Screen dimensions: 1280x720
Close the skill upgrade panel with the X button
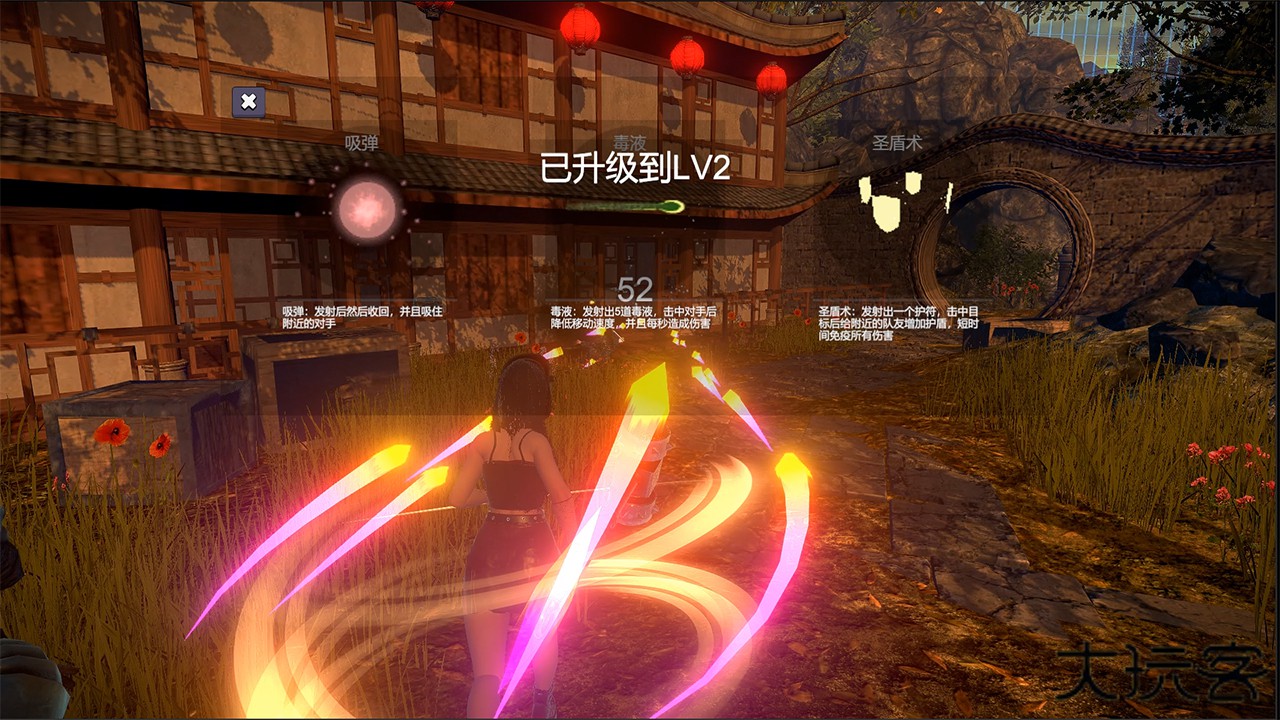coord(249,99)
